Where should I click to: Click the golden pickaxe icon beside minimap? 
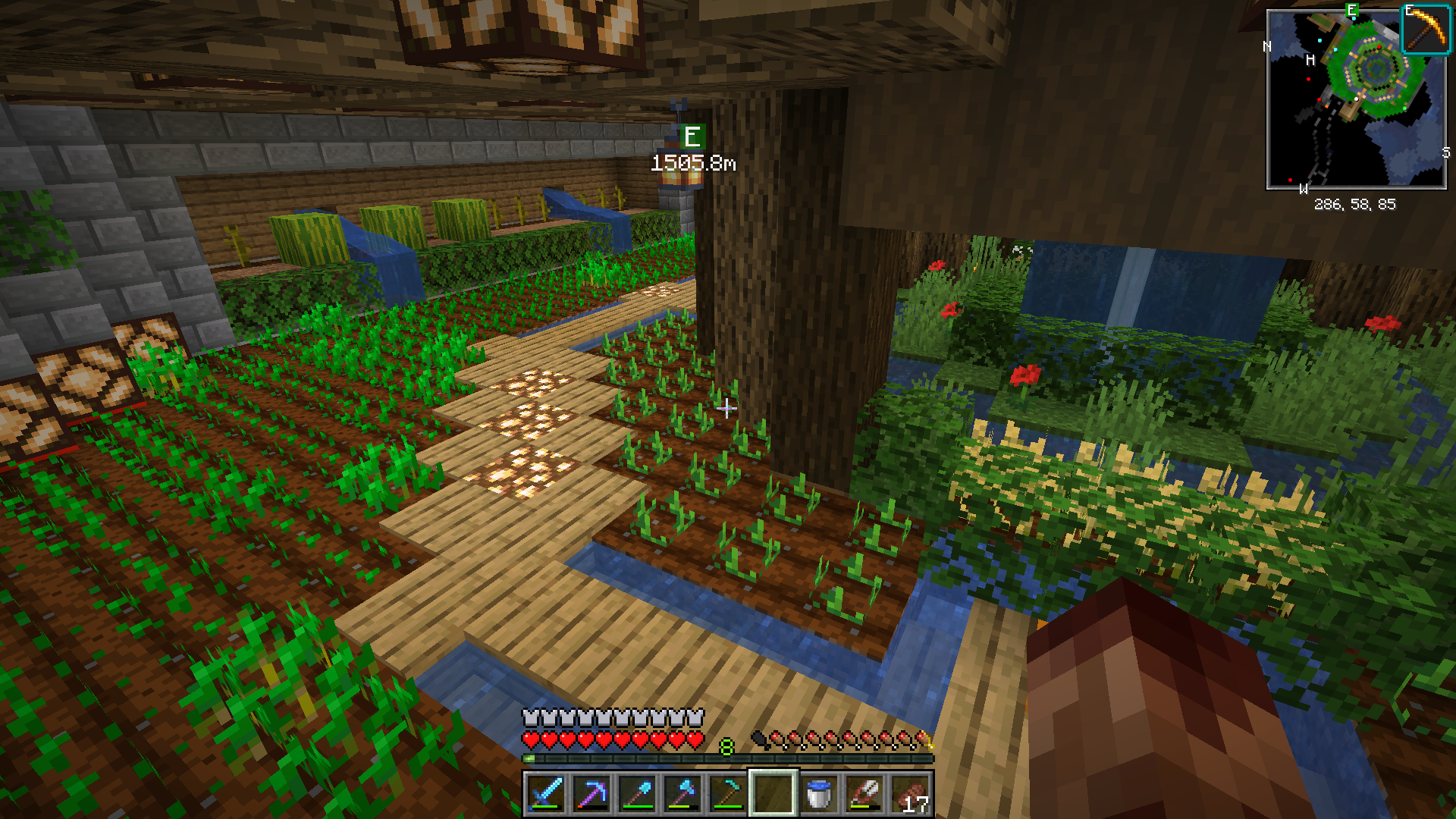[x=1426, y=30]
